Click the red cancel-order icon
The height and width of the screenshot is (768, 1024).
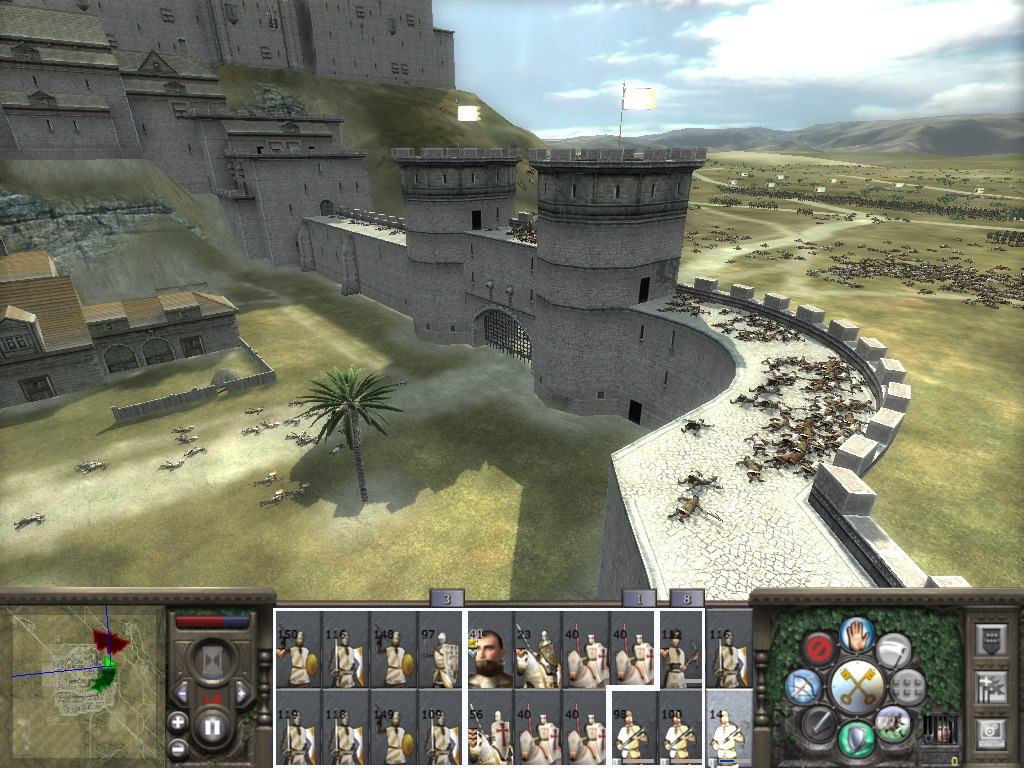point(819,649)
